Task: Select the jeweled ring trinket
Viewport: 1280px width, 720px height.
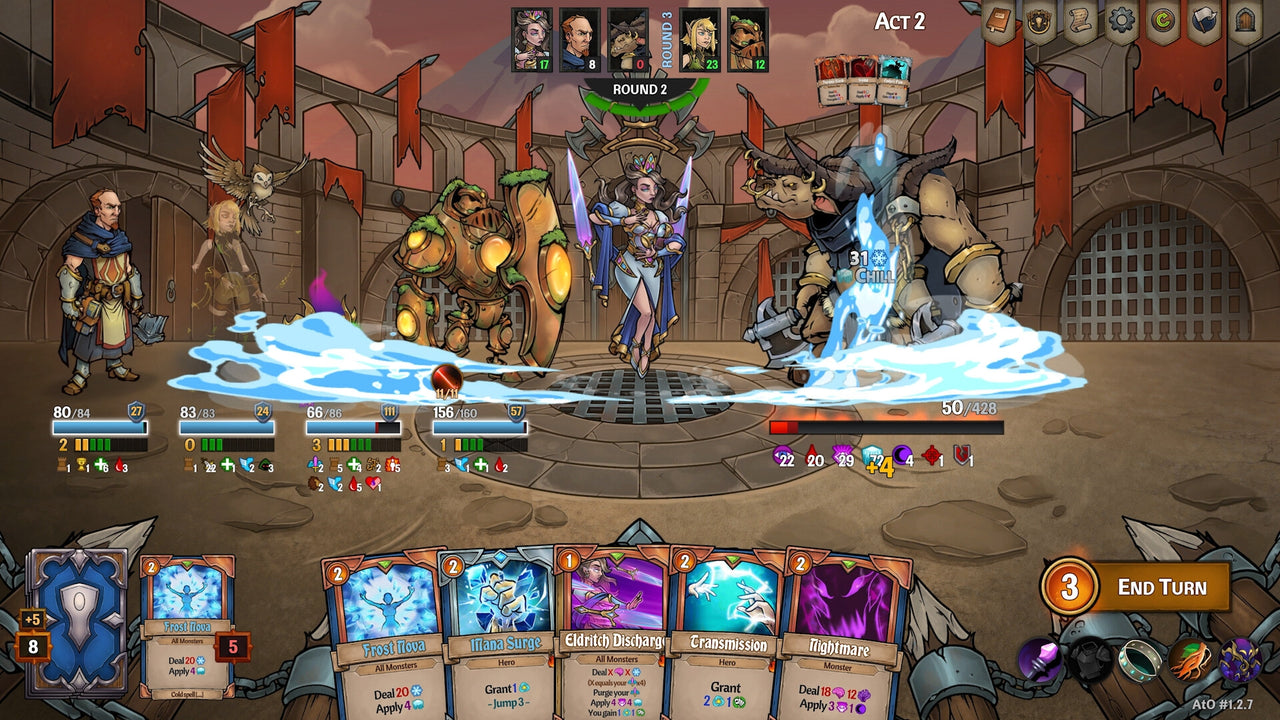Action: click(x=1140, y=660)
